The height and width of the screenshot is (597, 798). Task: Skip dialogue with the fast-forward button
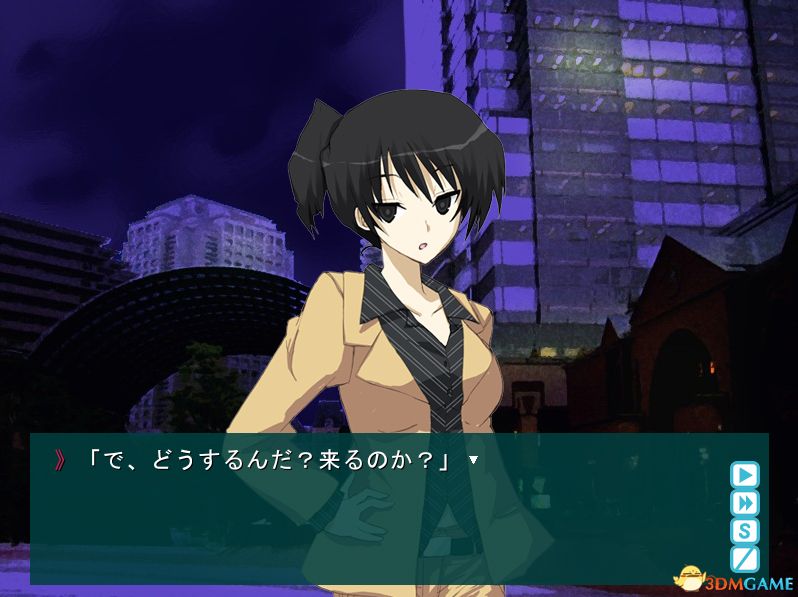pos(744,502)
